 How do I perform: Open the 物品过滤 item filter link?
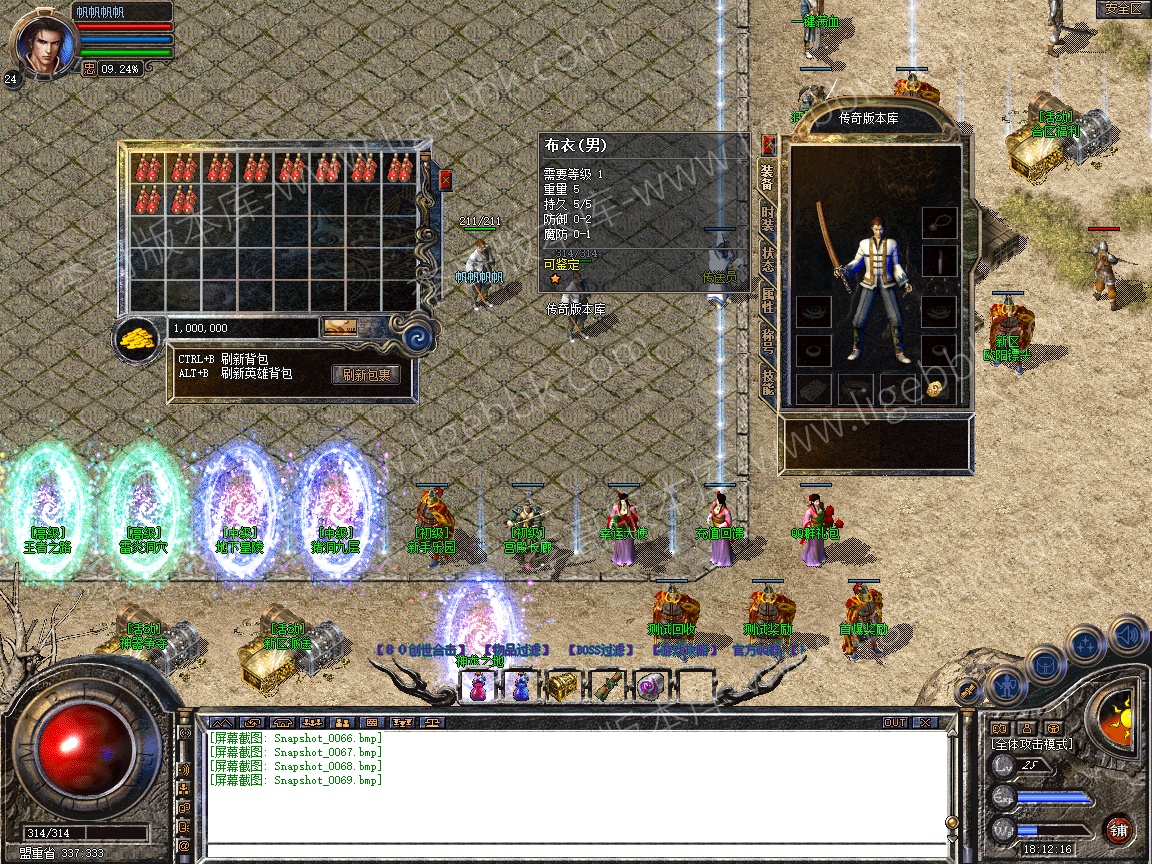(516, 650)
